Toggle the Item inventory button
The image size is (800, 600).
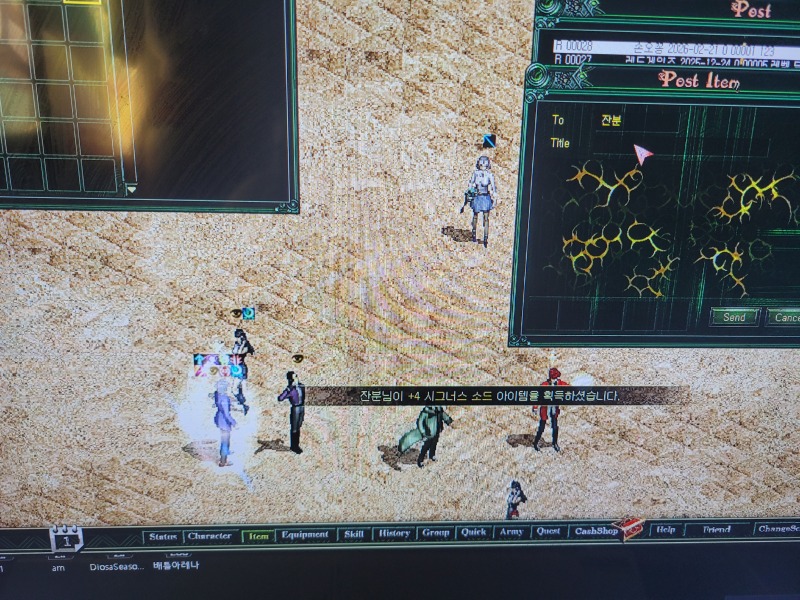(x=258, y=536)
